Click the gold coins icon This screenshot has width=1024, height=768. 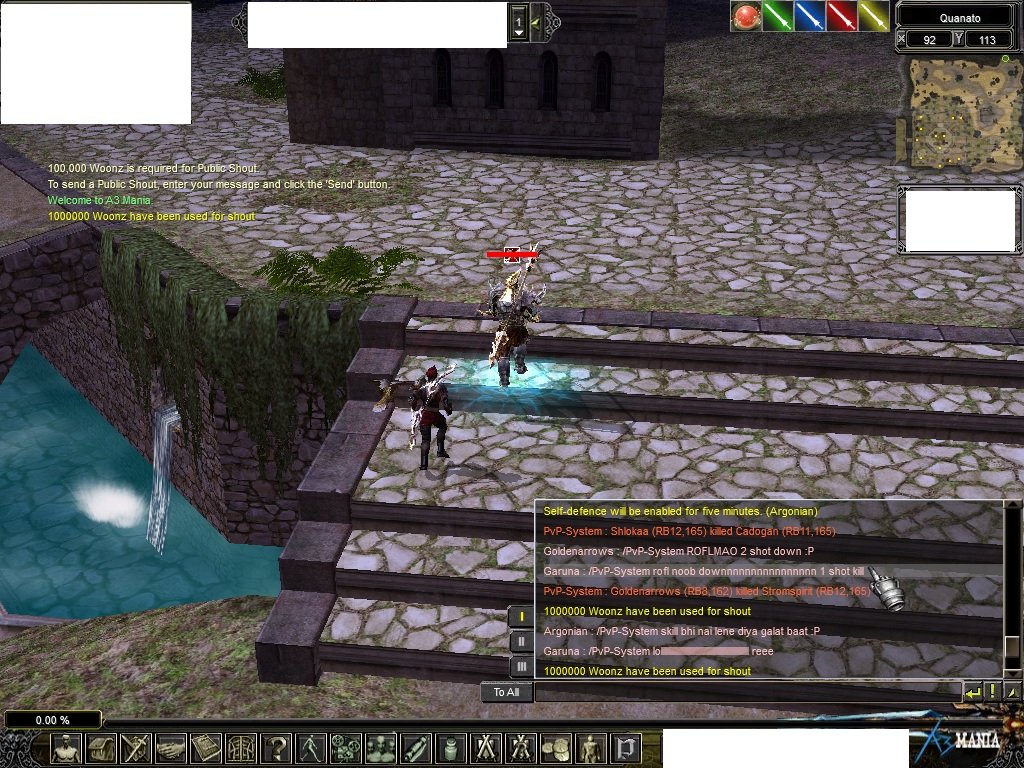click(556, 748)
